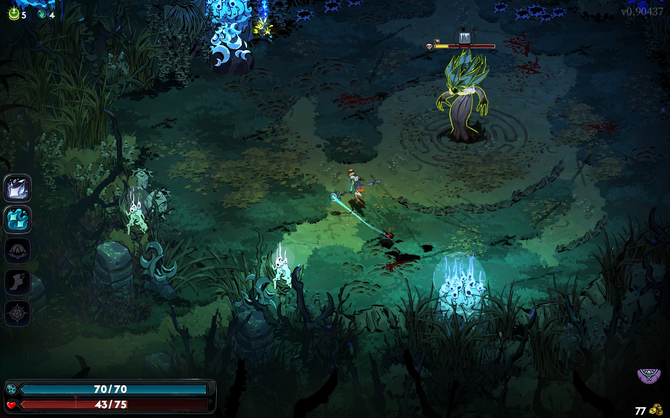Click the gold coin pile icon

point(656,409)
